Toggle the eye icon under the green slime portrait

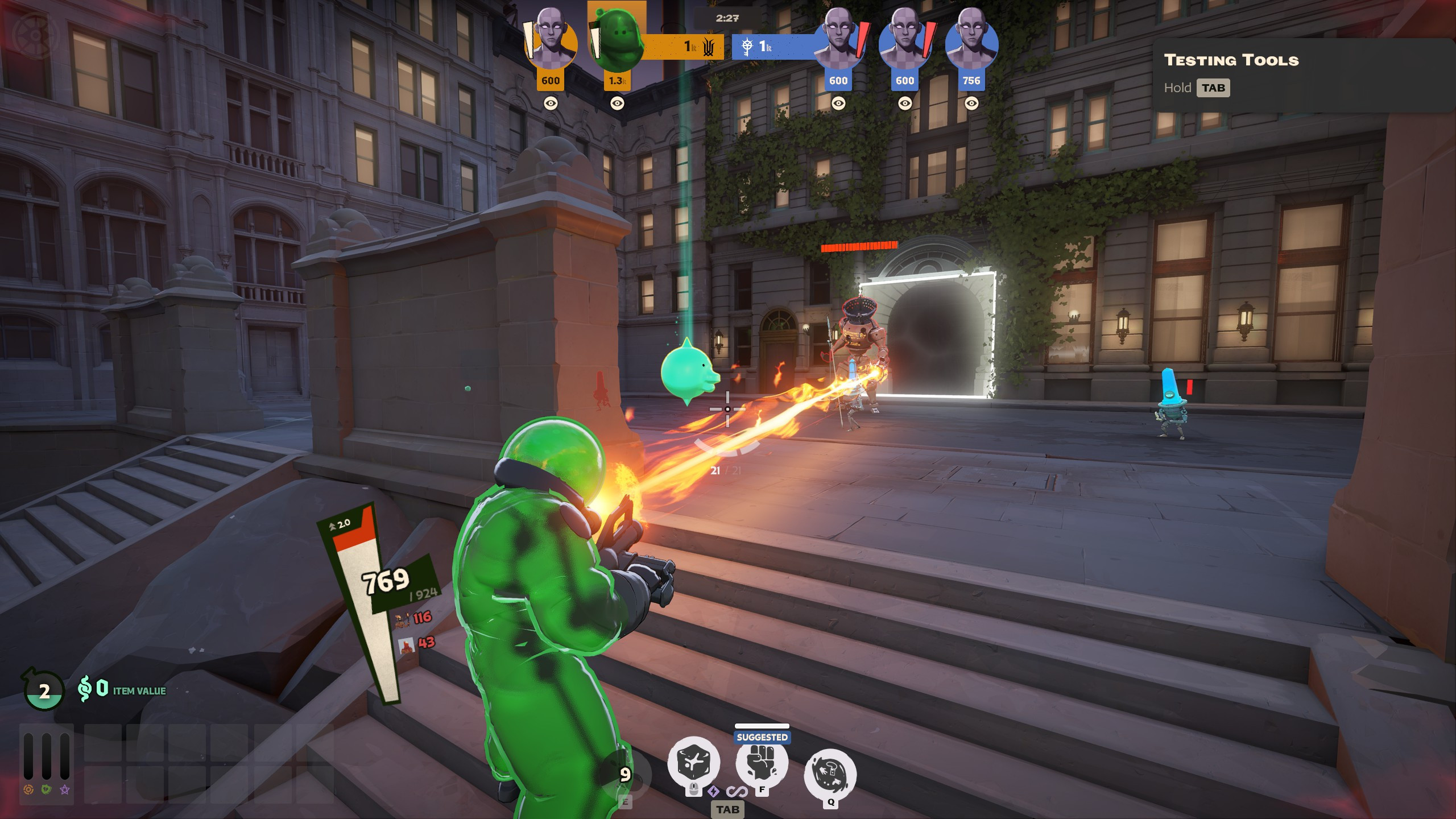click(x=617, y=103)
